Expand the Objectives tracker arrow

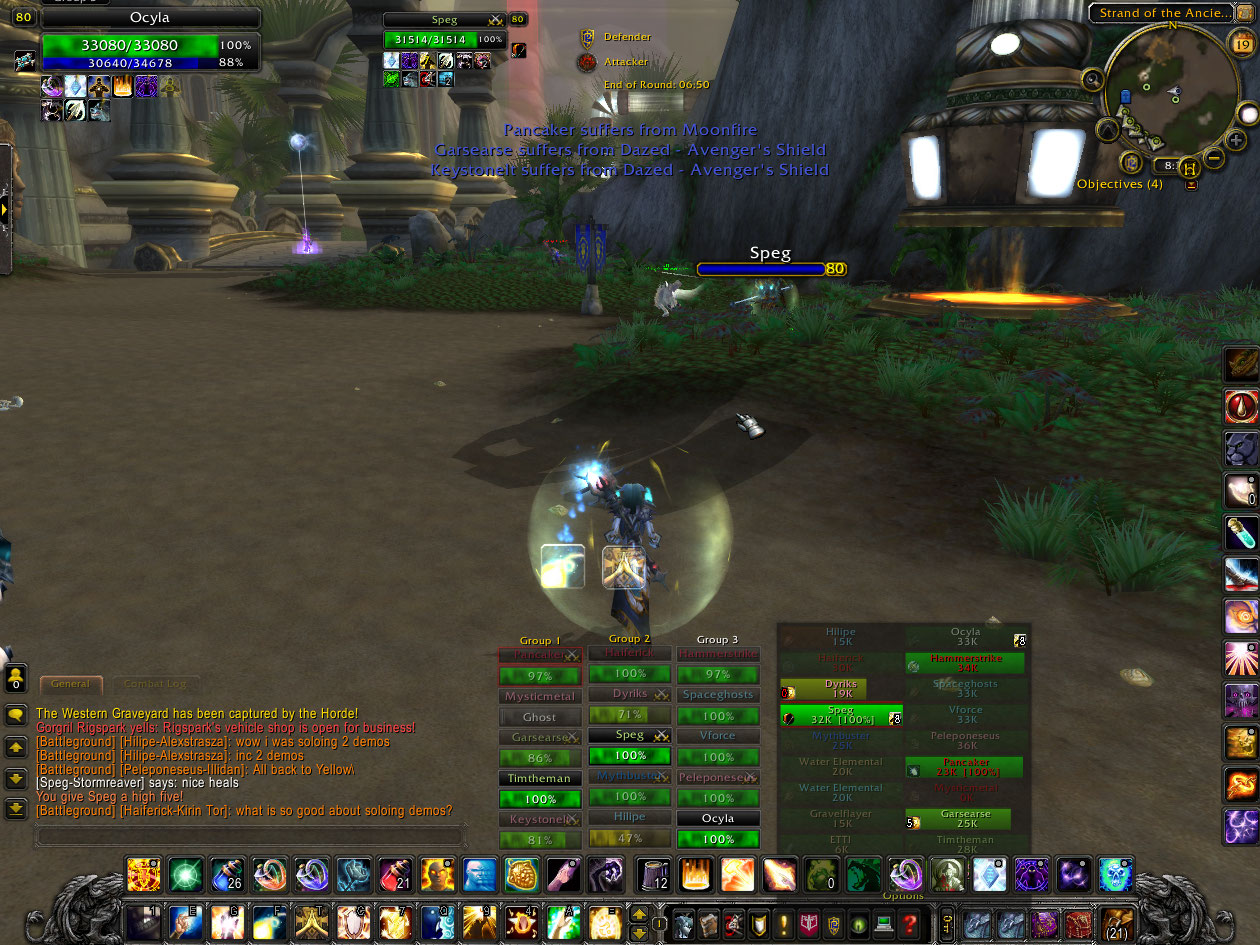1191,185
